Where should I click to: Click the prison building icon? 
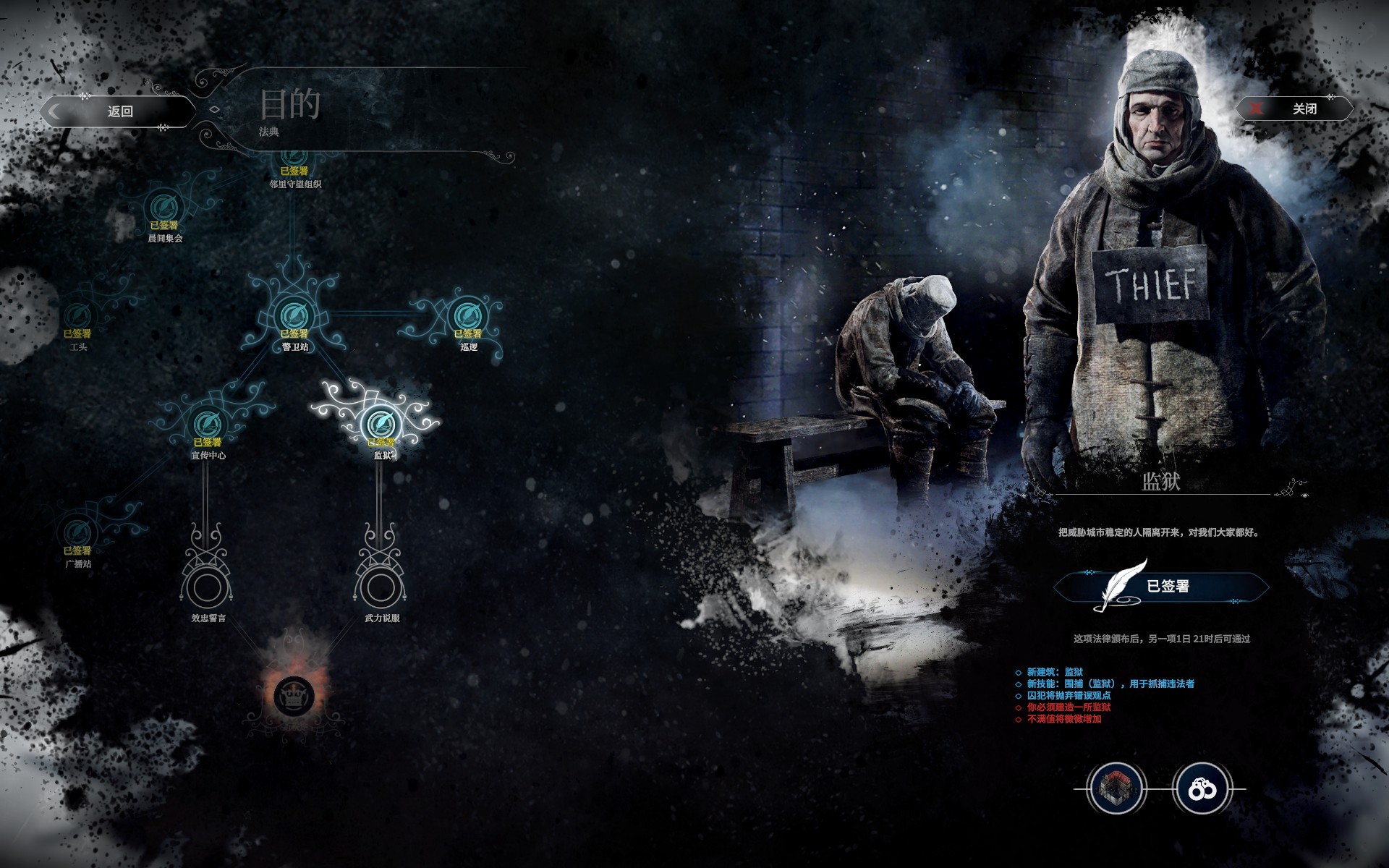(1116, 788)
